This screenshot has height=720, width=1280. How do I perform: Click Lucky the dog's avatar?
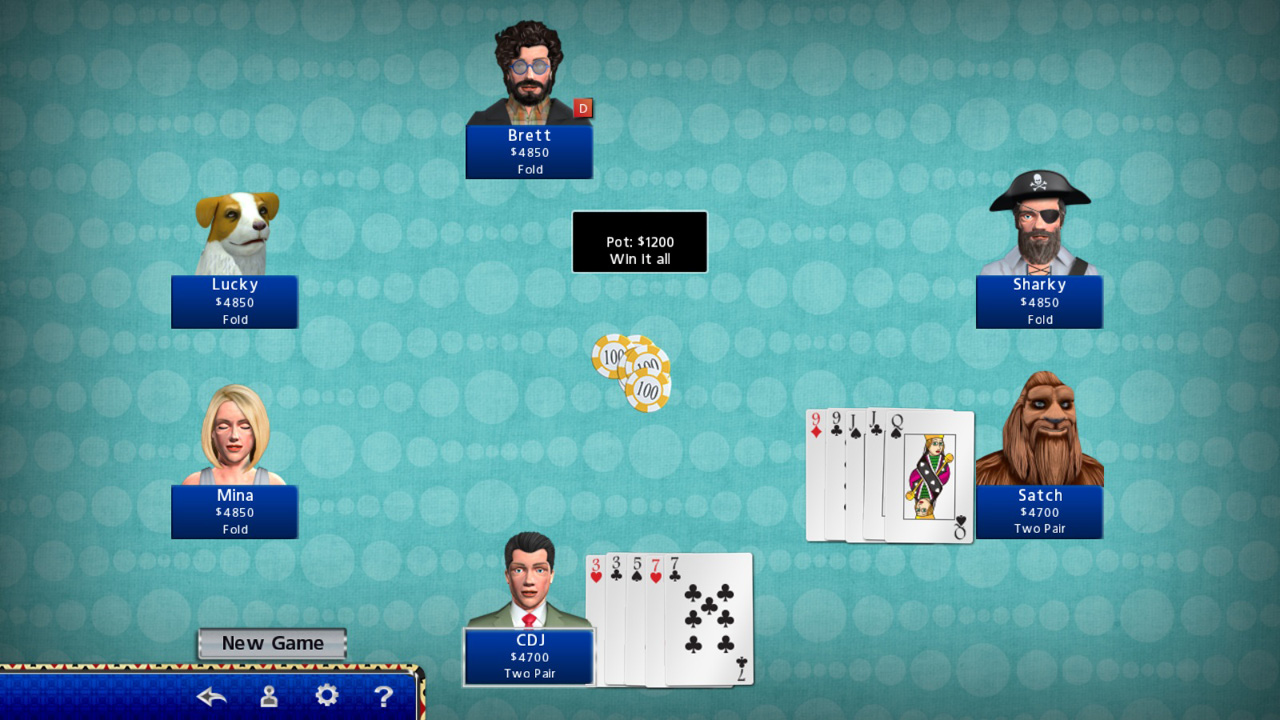[x=234, y=225]
